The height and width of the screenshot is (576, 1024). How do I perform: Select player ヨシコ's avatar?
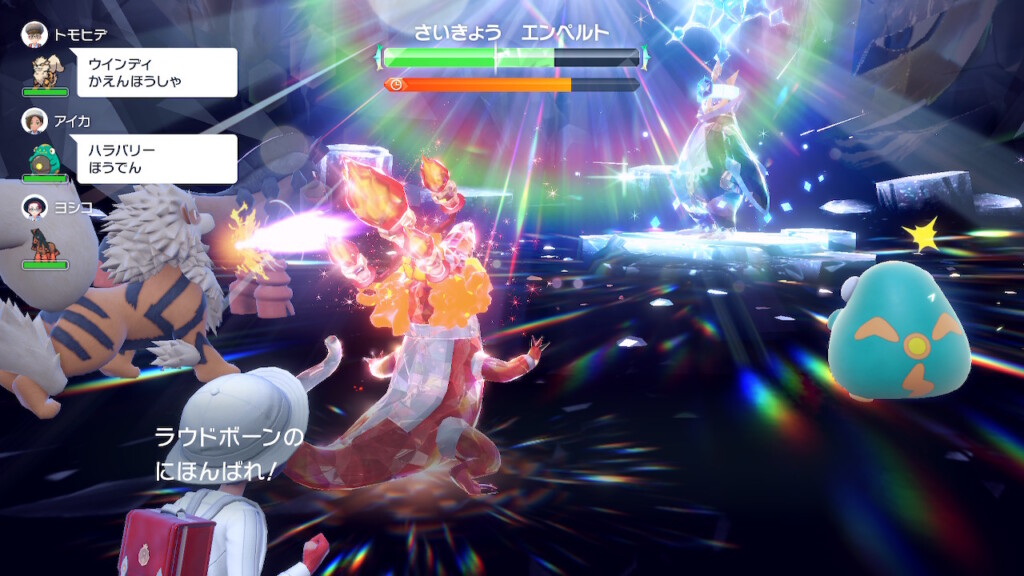pyautogui.click(x=34, y=207)
